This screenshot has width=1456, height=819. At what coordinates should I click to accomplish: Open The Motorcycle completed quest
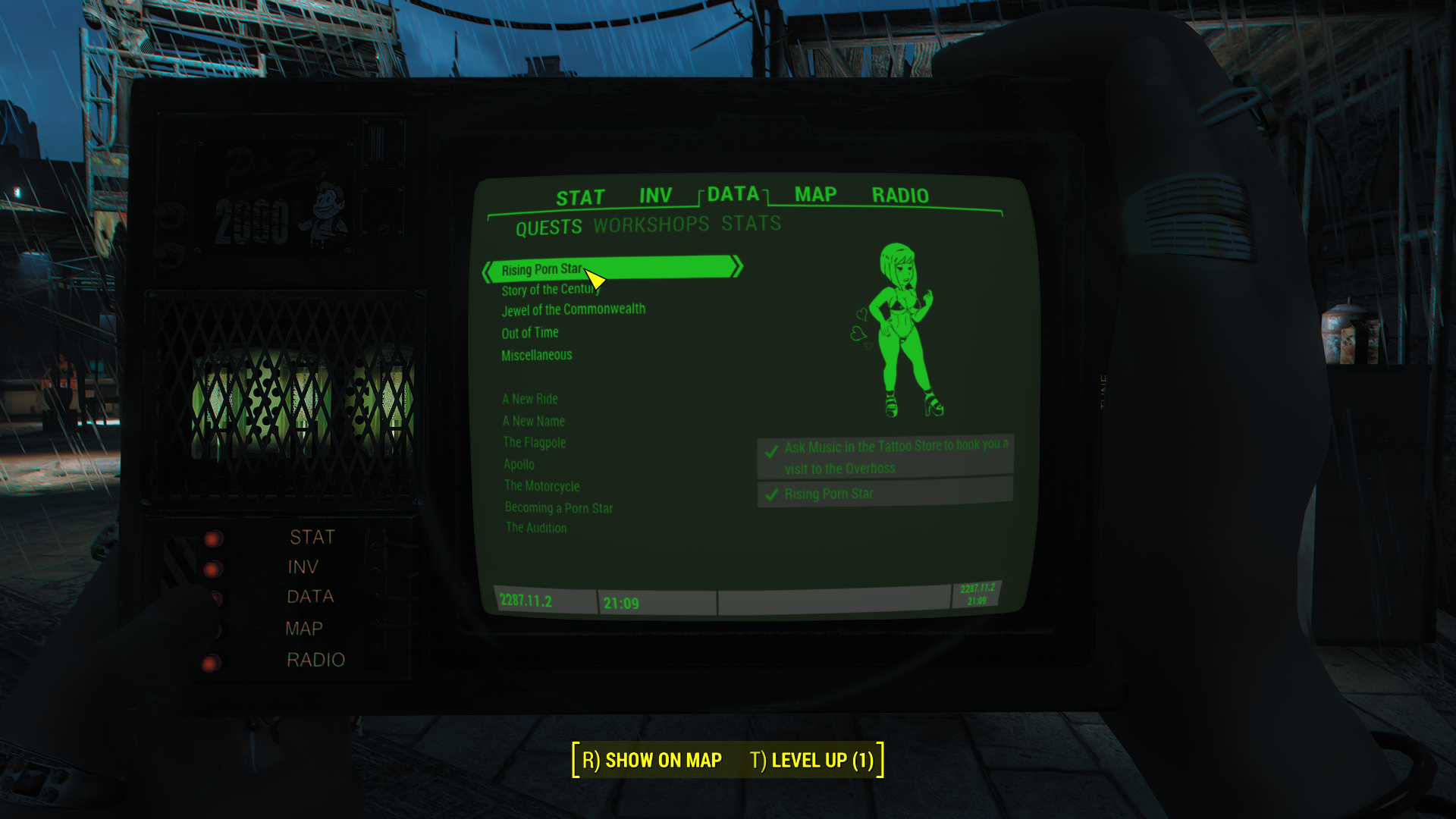542,486
